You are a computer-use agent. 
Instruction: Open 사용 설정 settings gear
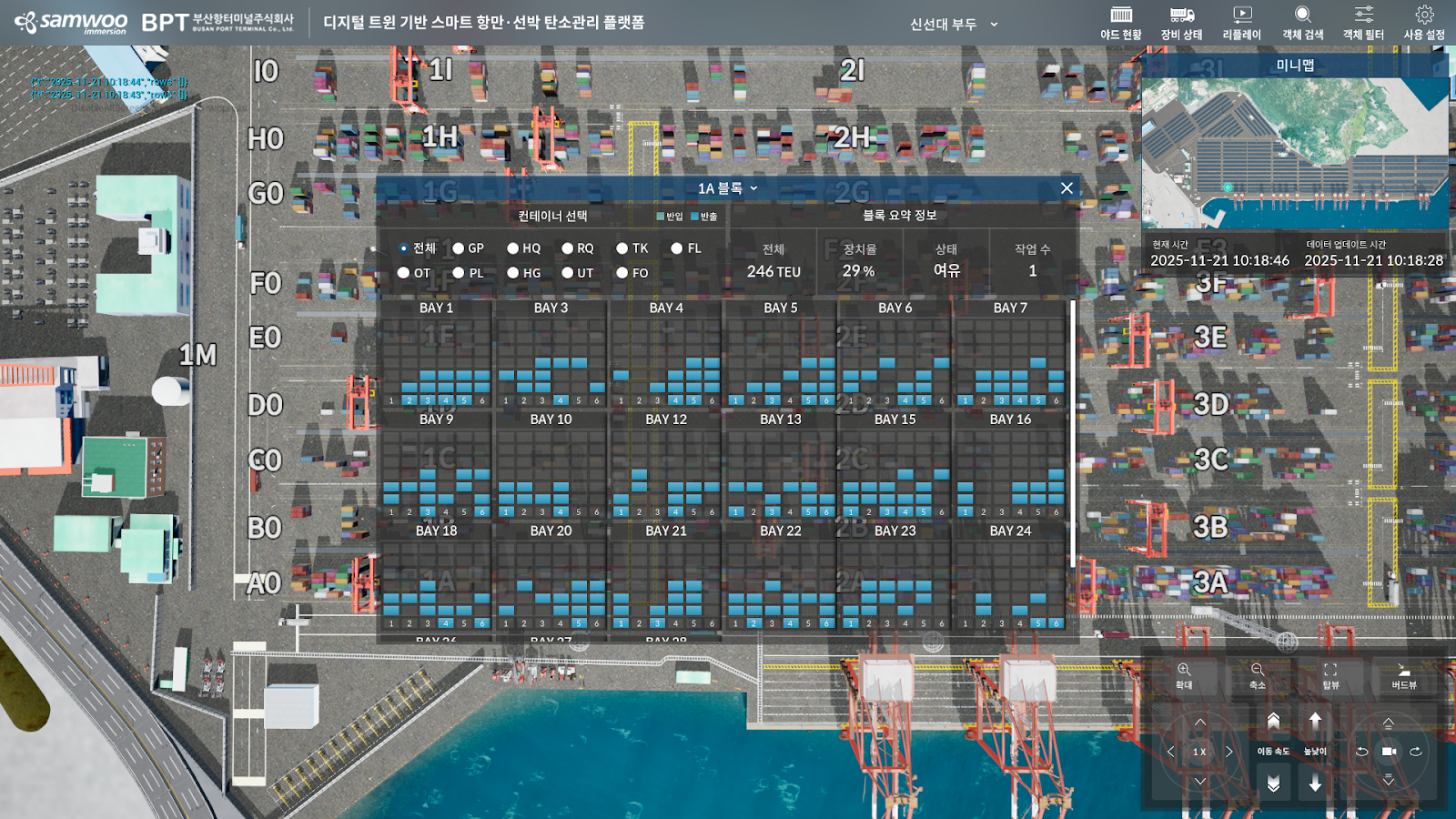(1424, 23)
